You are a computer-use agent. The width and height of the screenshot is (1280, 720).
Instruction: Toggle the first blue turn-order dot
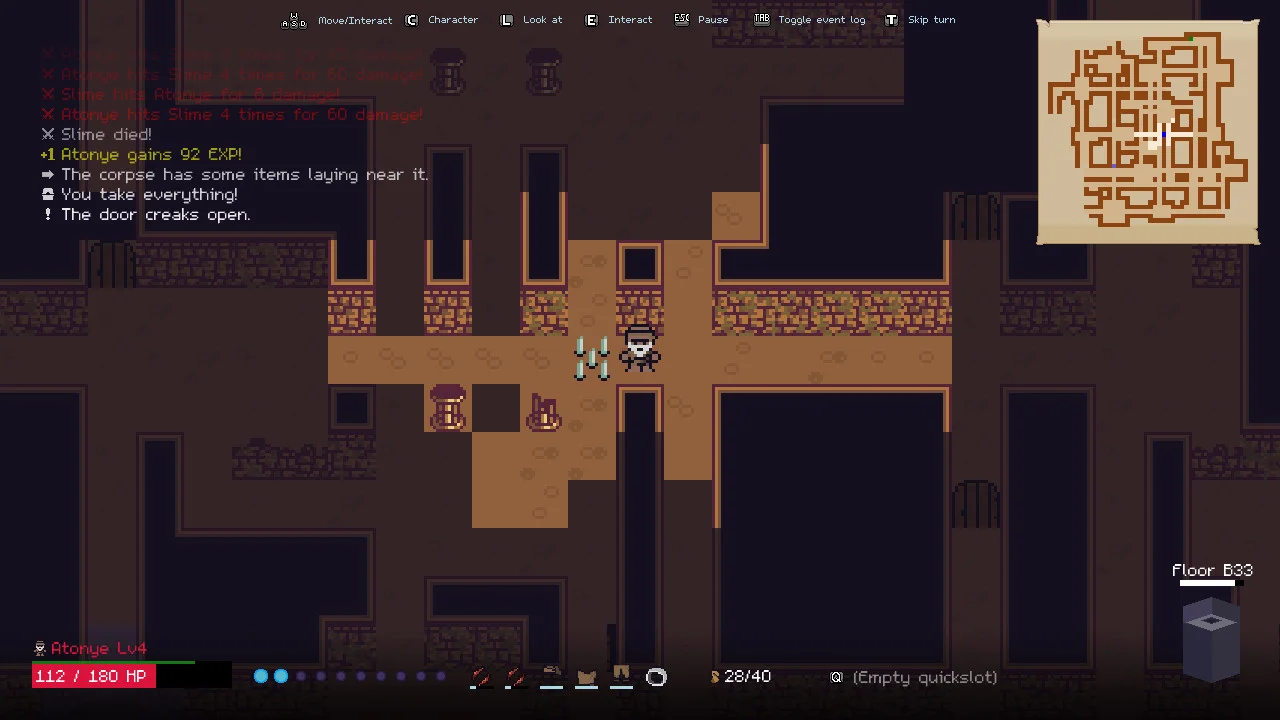[261, 676]
